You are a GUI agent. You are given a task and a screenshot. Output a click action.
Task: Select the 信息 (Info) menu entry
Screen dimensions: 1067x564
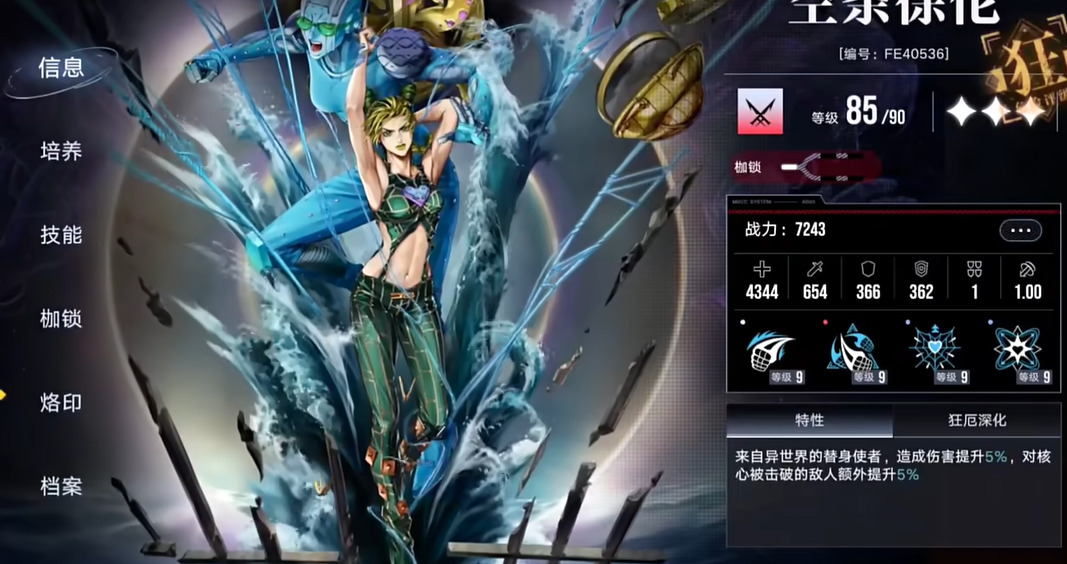click(x=61, y=68)
